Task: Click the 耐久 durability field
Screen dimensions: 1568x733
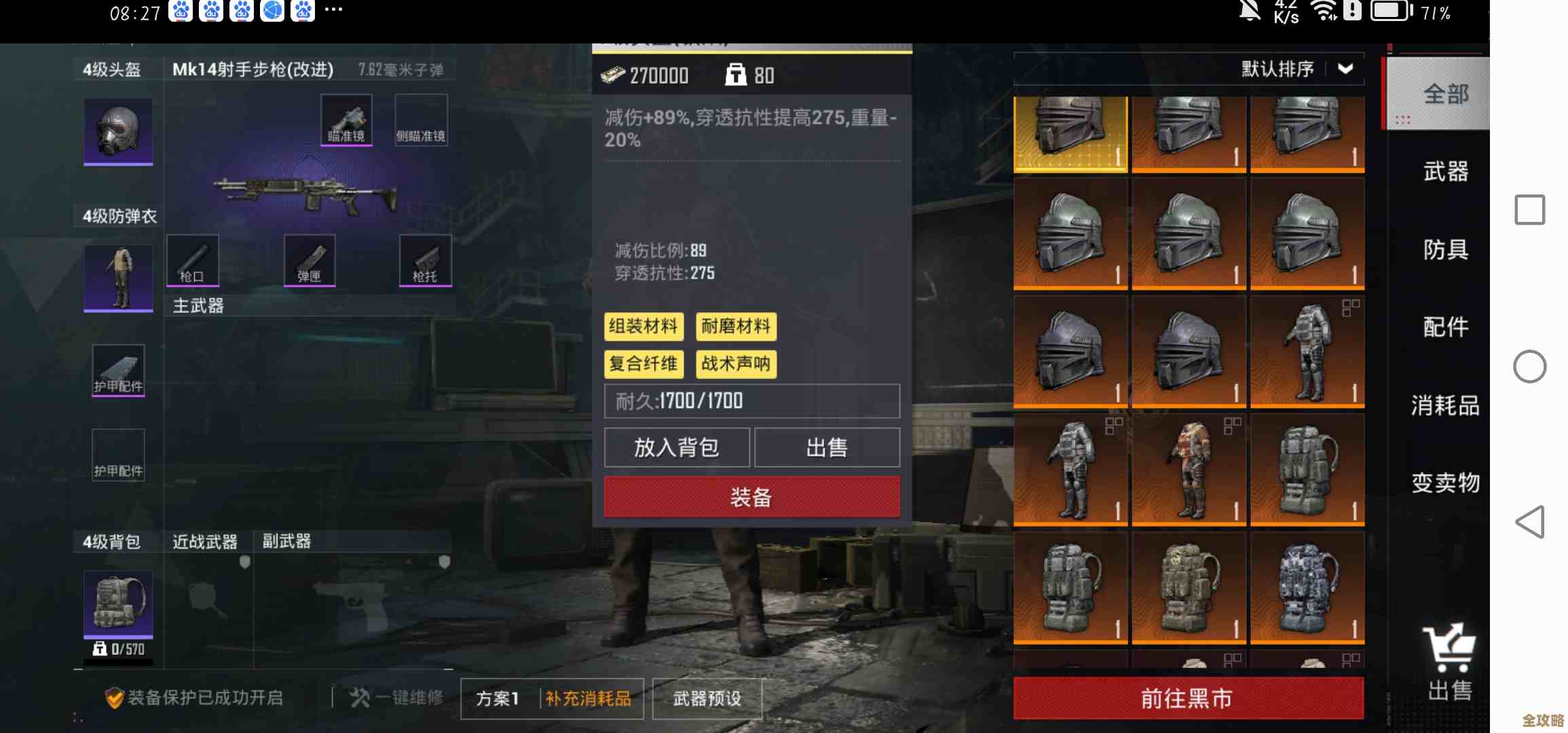Action: 751,401
